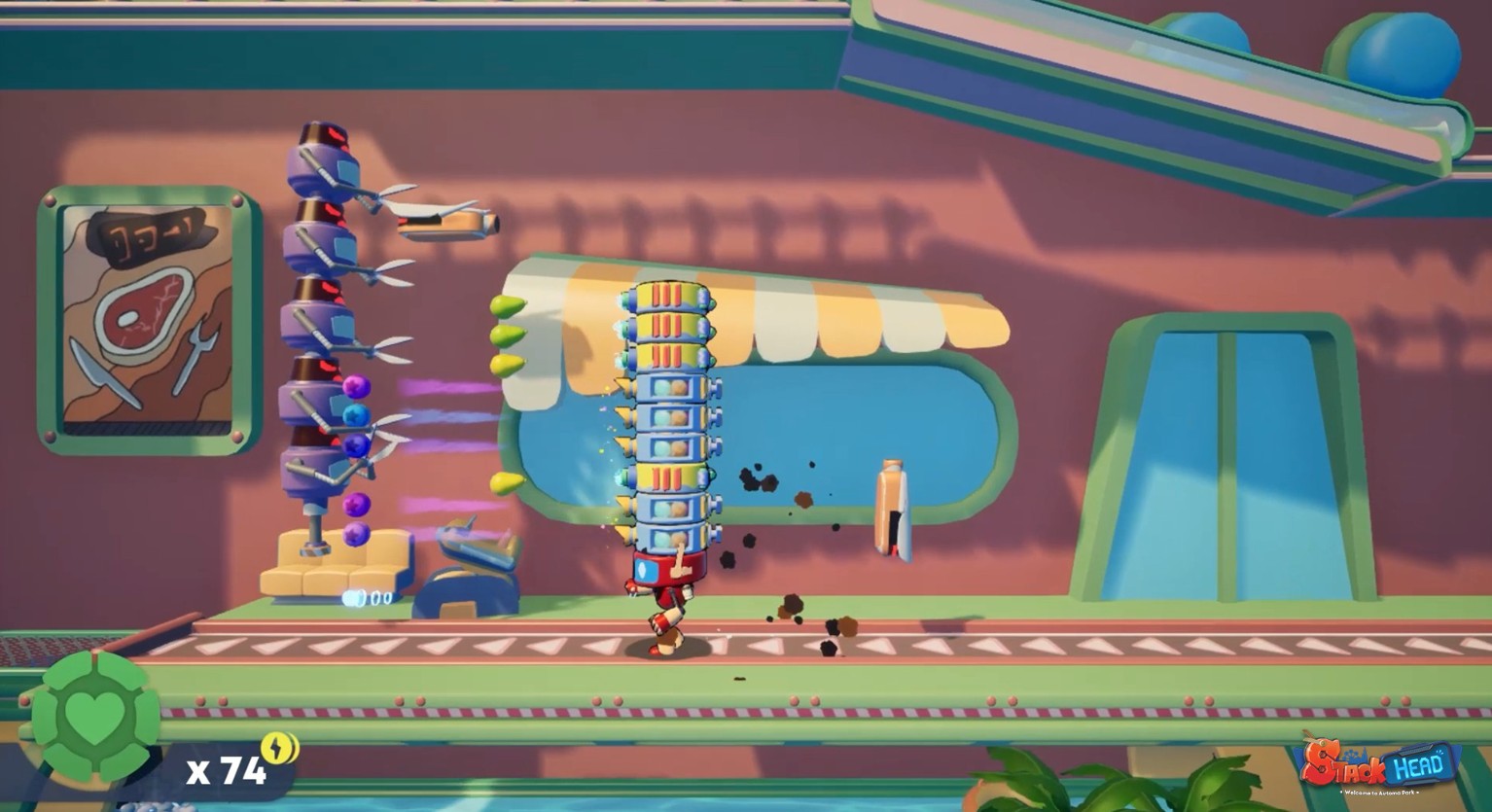Click the green heart health icon
Viewport: 1492px width, 812px height.
[x=92, y=717]
